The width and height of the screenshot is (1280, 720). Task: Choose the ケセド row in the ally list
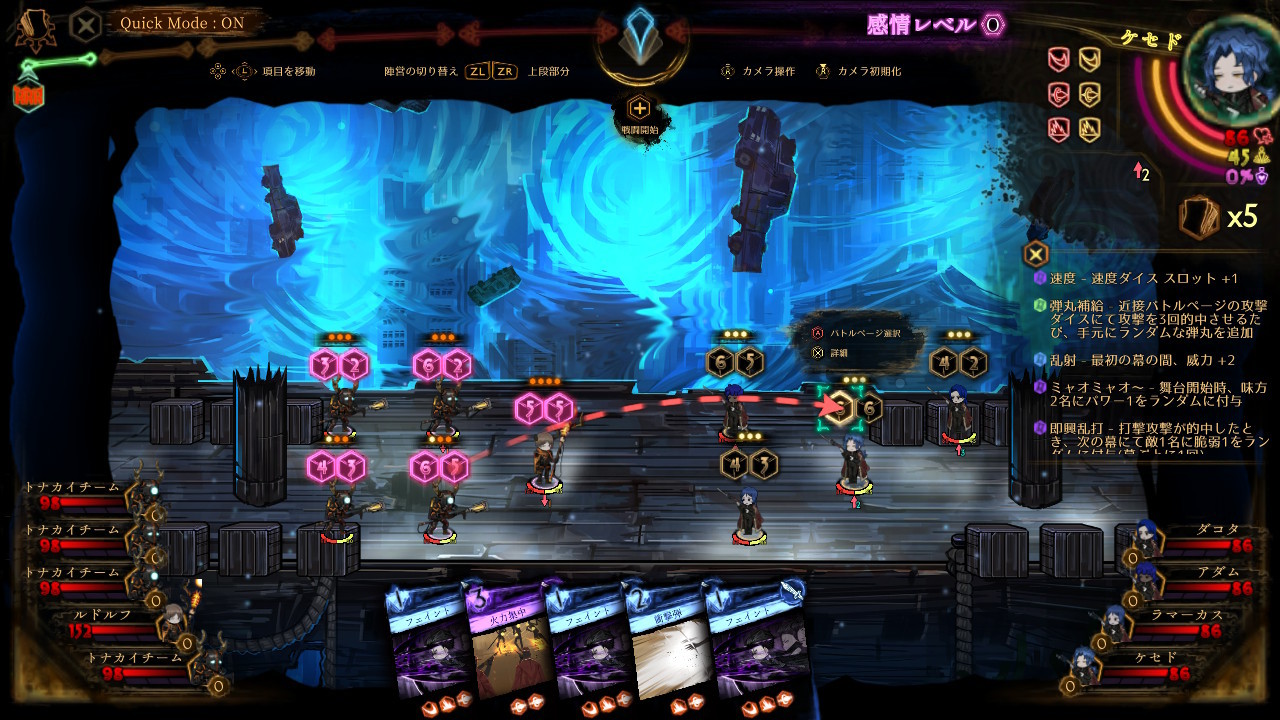click(1180, 666)
